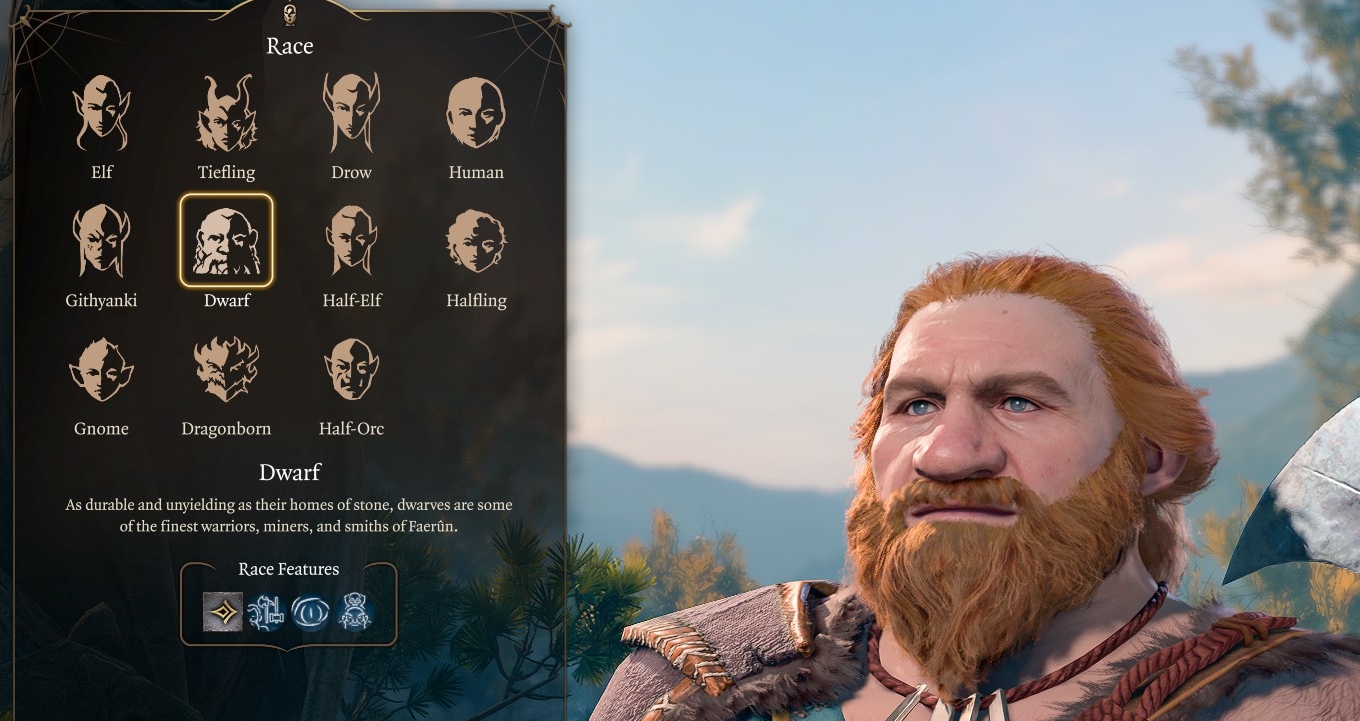Click the Dwarven Combat Training feature icon
The height and width of the screenshot is (721, 1360).
[x=268, y=610]
